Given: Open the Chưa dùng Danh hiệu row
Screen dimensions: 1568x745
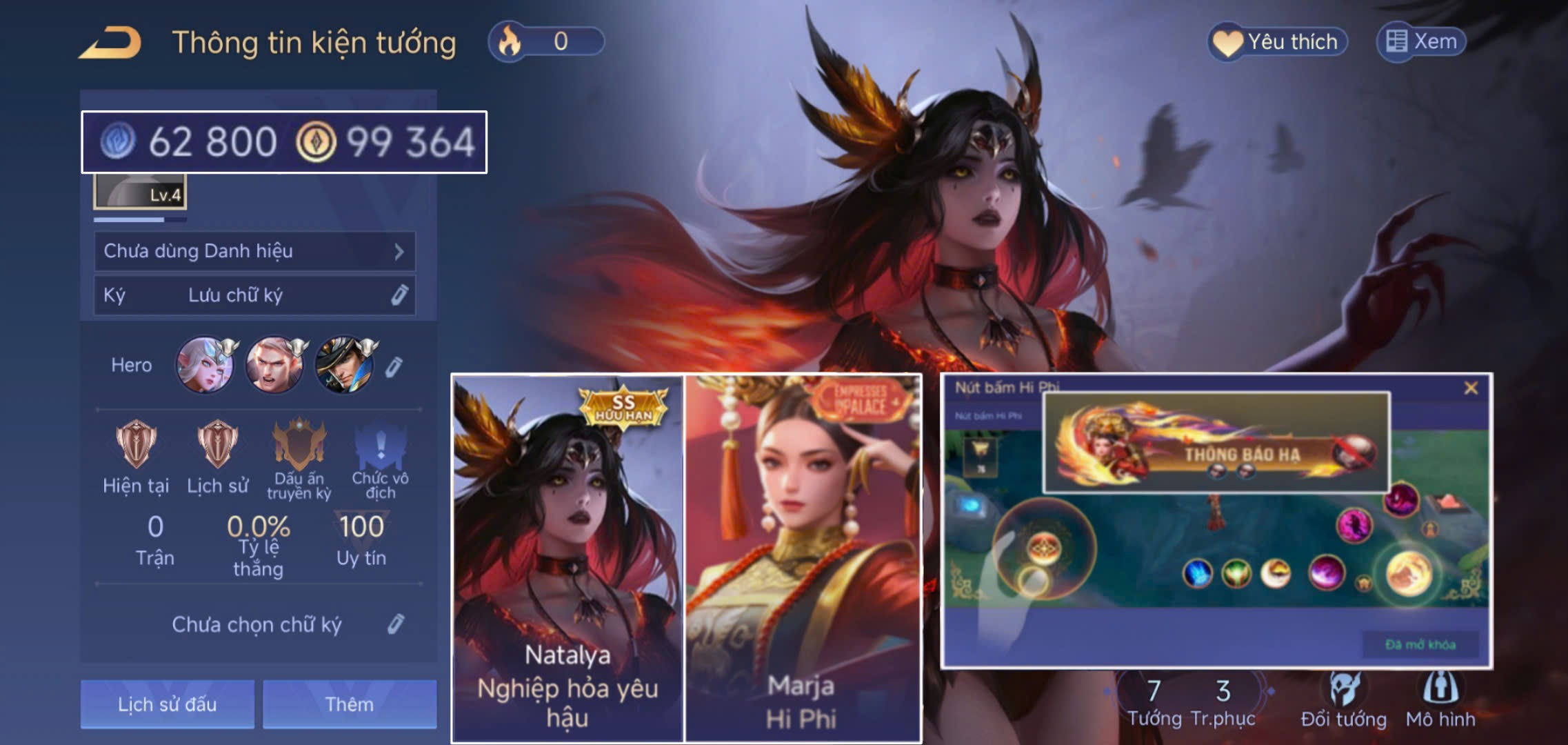Looking at the screenshot, I should [254, 251].
